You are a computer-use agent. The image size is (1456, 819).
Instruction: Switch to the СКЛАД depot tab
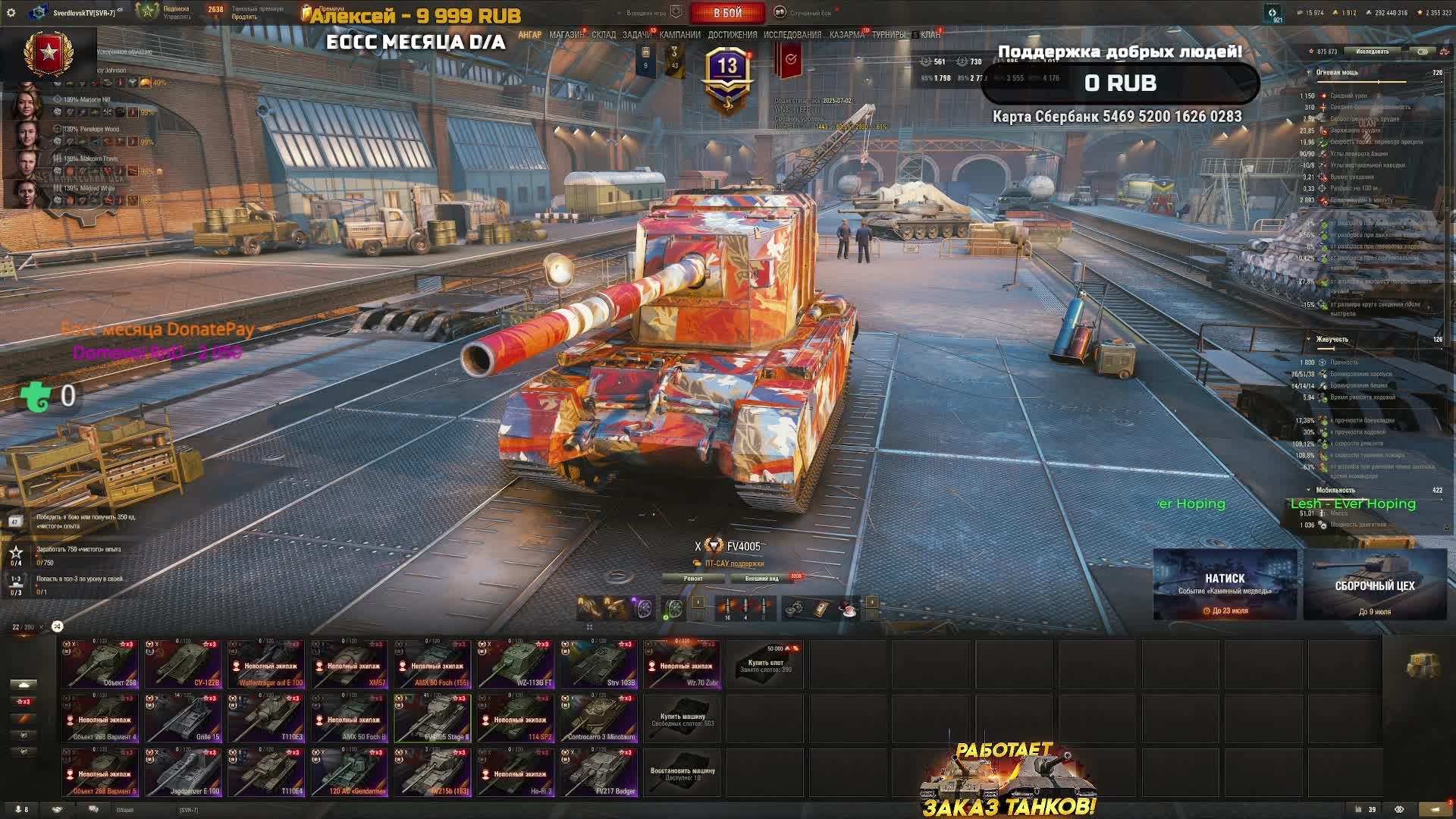click(x=604, y=35)
